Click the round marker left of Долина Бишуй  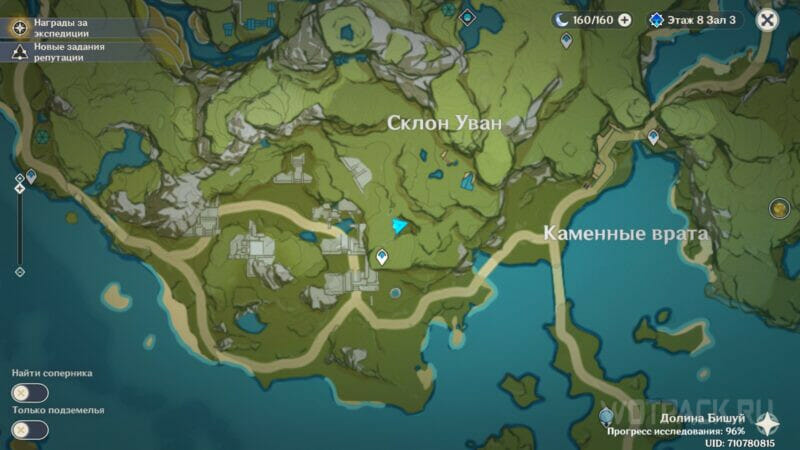606,416
